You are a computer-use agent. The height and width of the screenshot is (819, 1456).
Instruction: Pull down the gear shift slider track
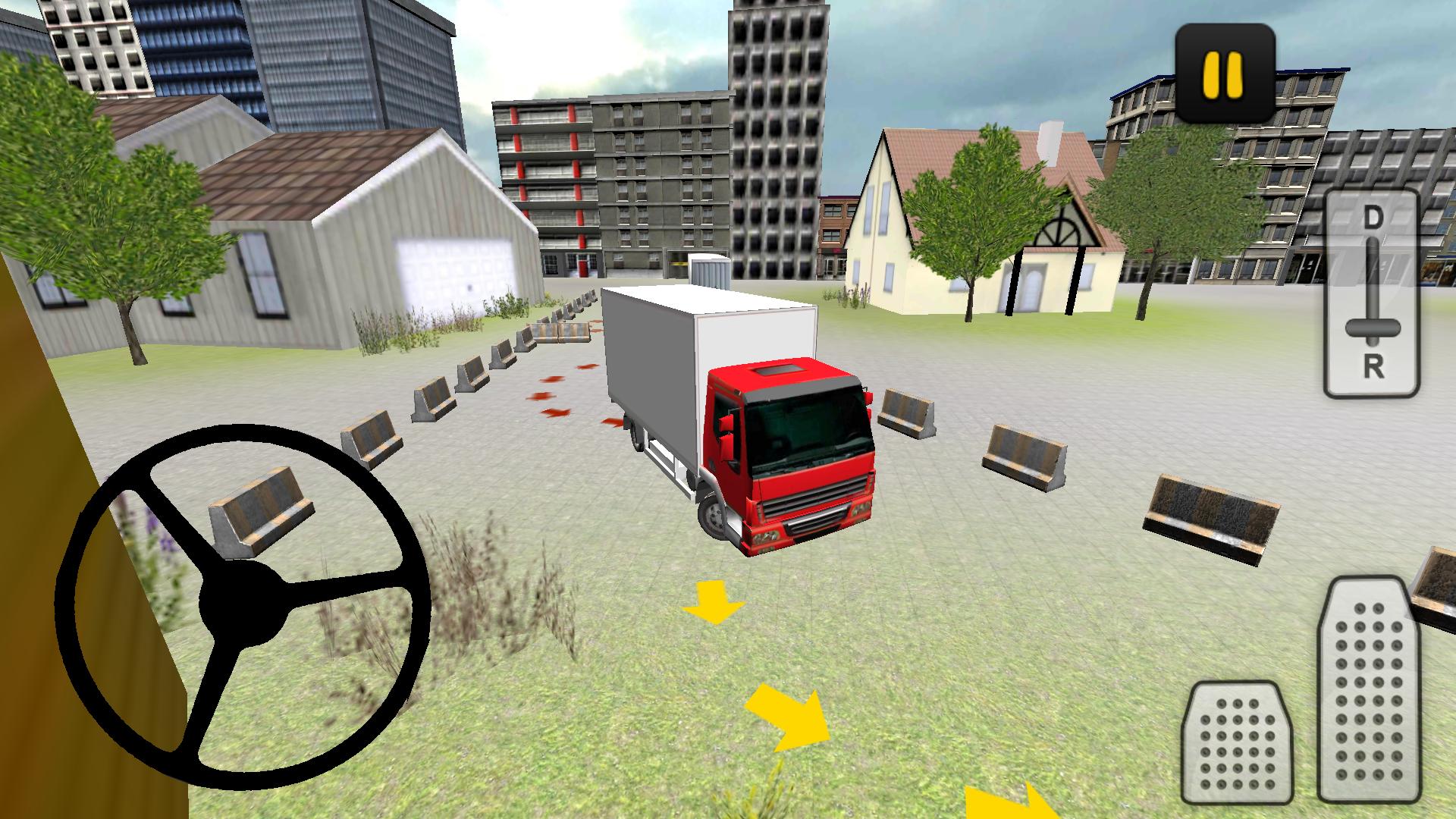(x=1375, y=303)
